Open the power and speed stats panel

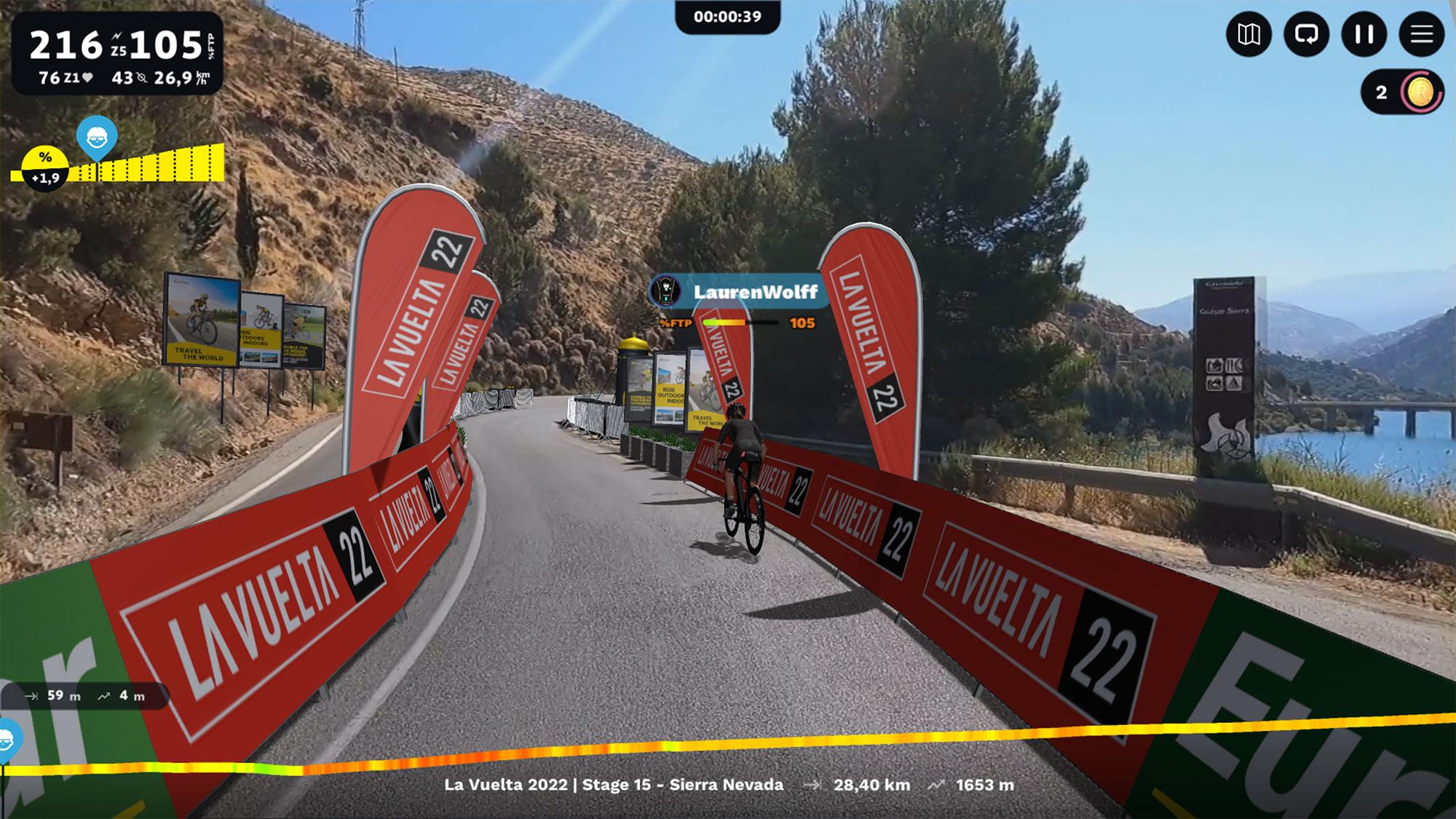[x=117, y=53]
